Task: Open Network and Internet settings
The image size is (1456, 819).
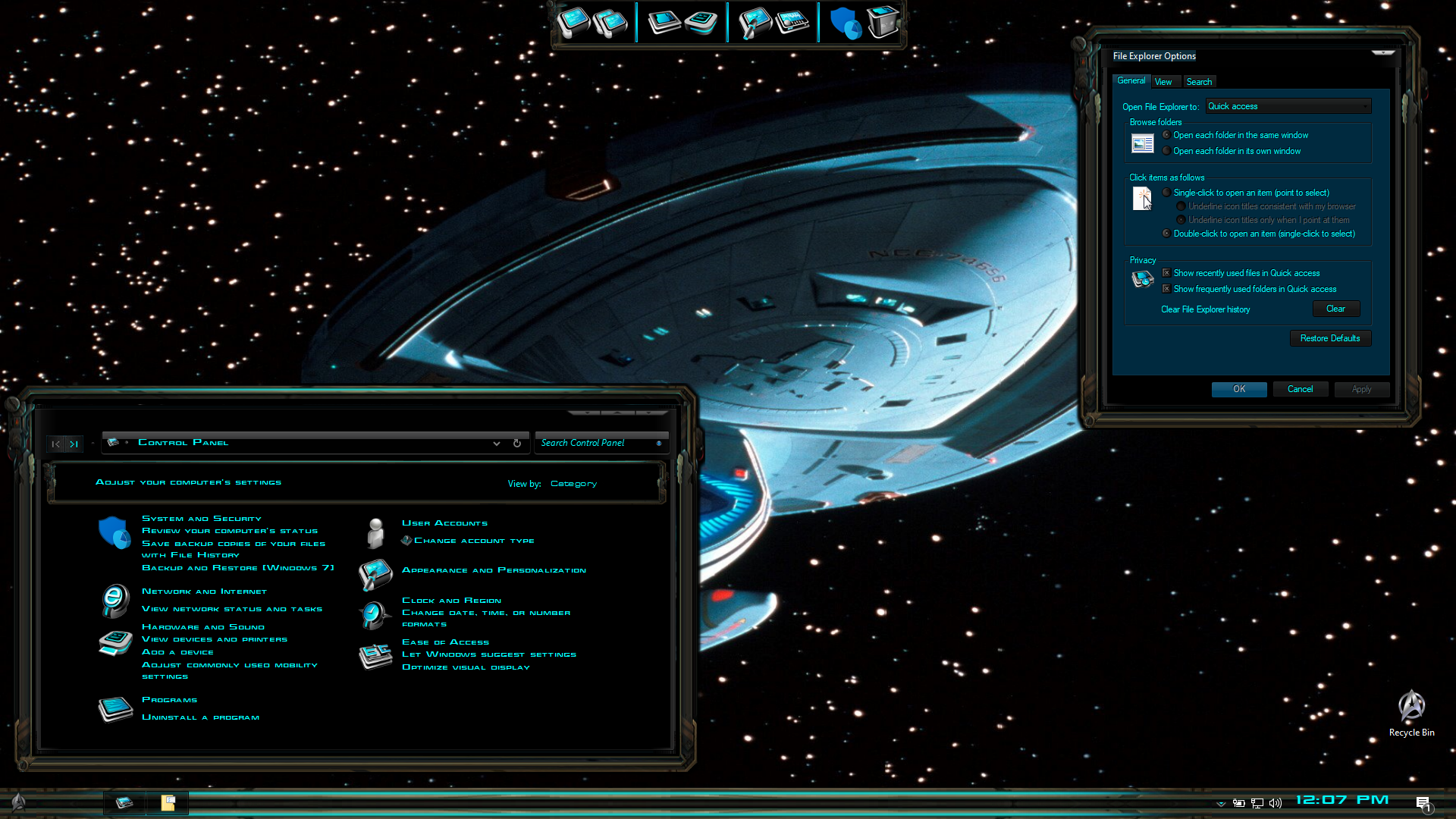Action: point(204,591)
